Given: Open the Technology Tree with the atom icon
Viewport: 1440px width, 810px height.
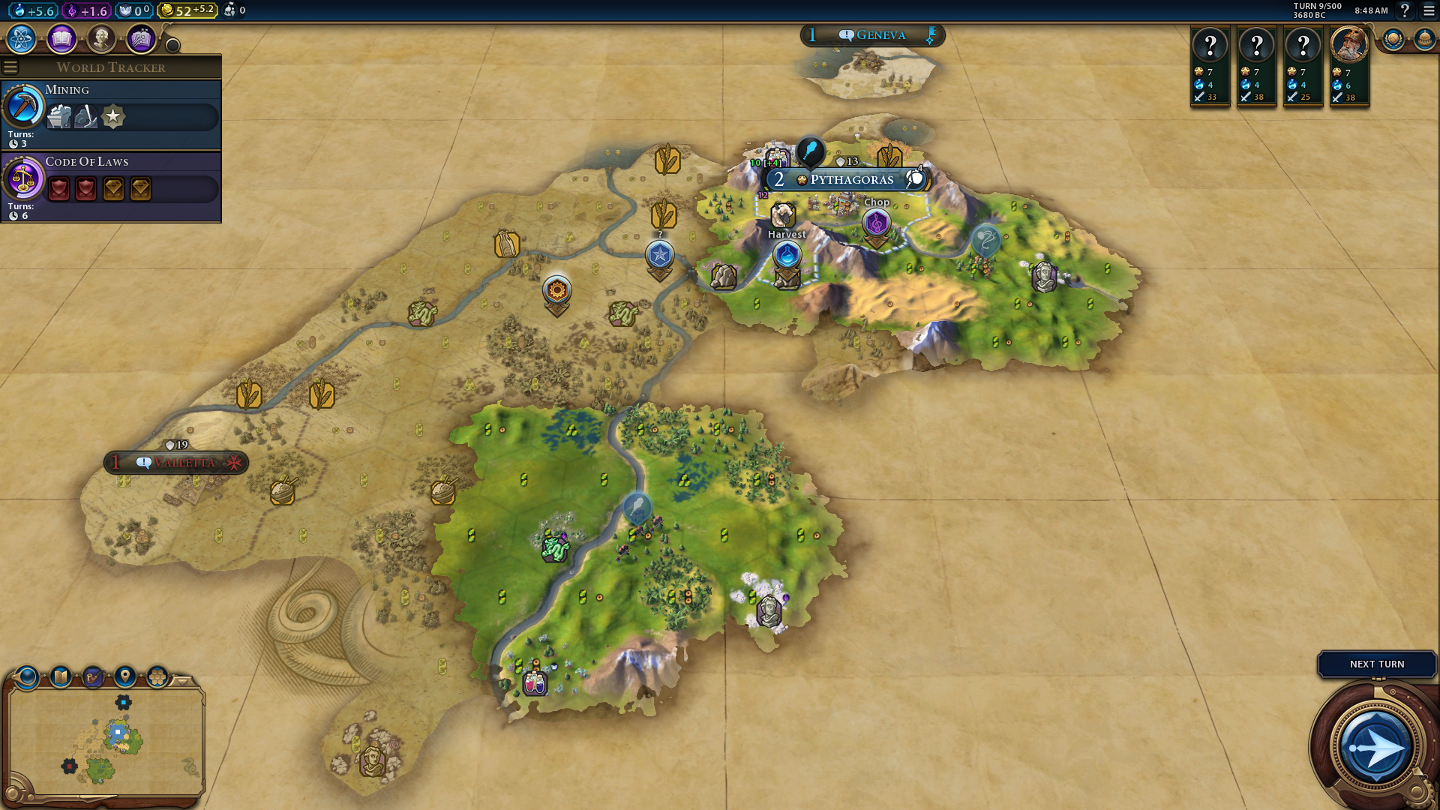Looking at the screenshot, I should (x=22, y=39).
